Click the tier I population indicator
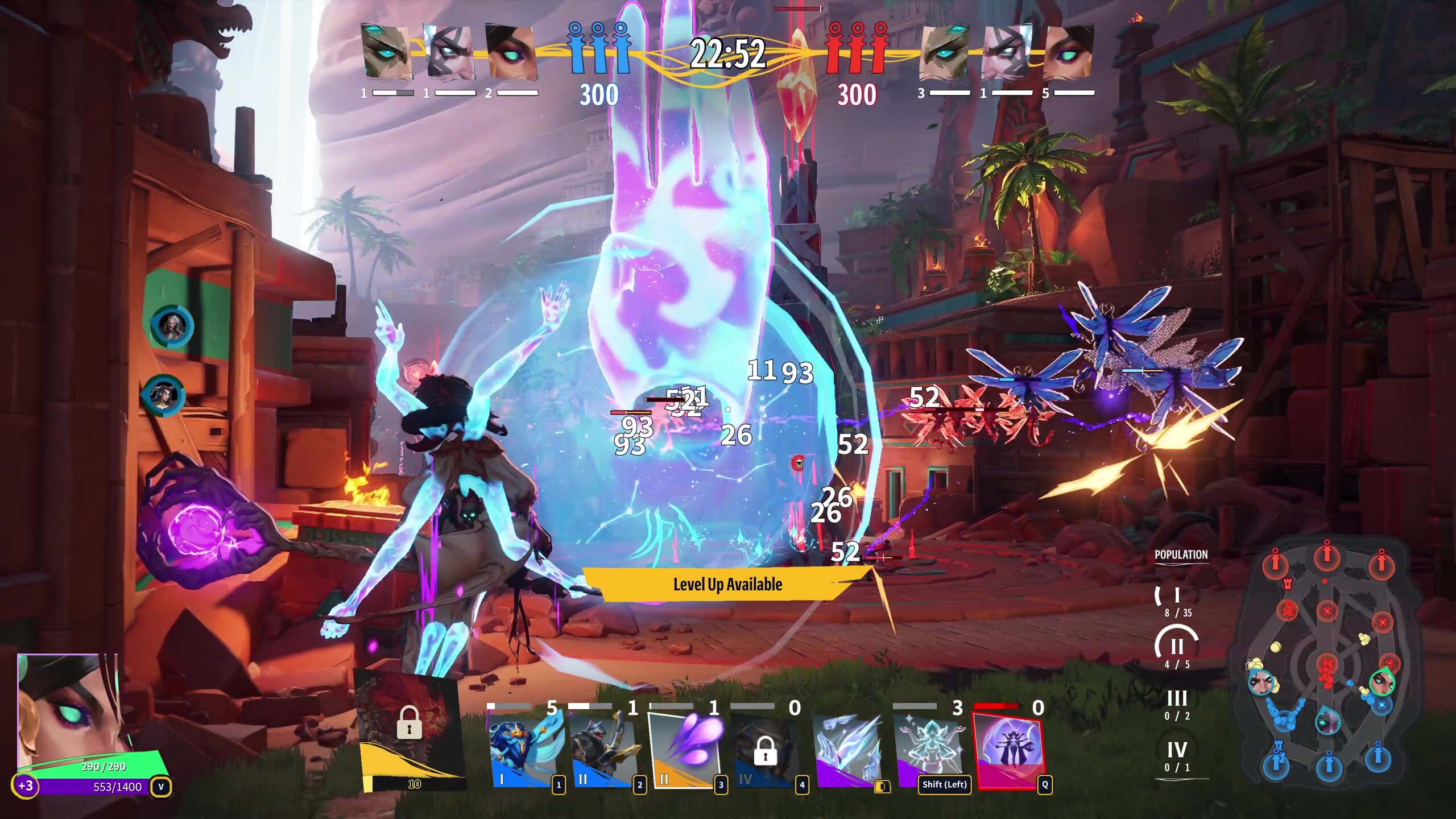This screenshot has height=819, width=1456. pyautogui.click(x=1176, y=598)
